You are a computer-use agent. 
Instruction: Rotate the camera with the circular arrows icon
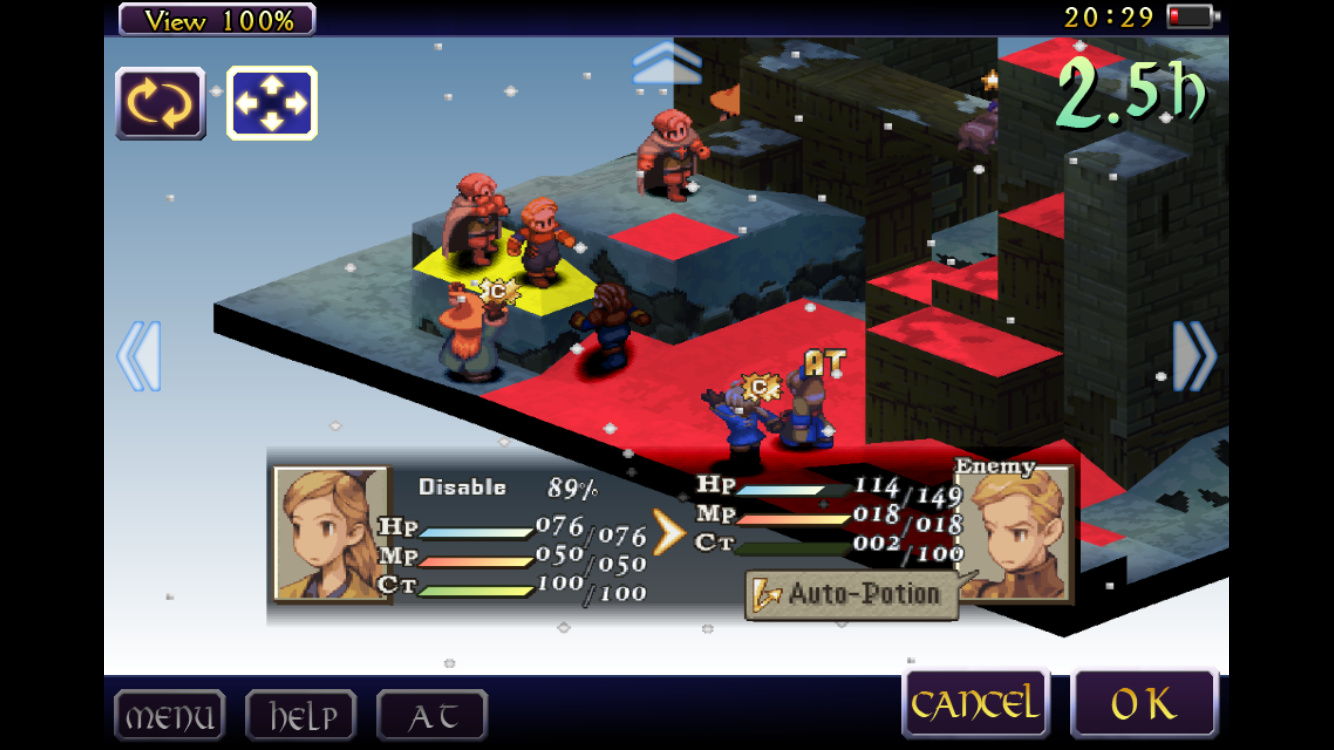(161, 103)
